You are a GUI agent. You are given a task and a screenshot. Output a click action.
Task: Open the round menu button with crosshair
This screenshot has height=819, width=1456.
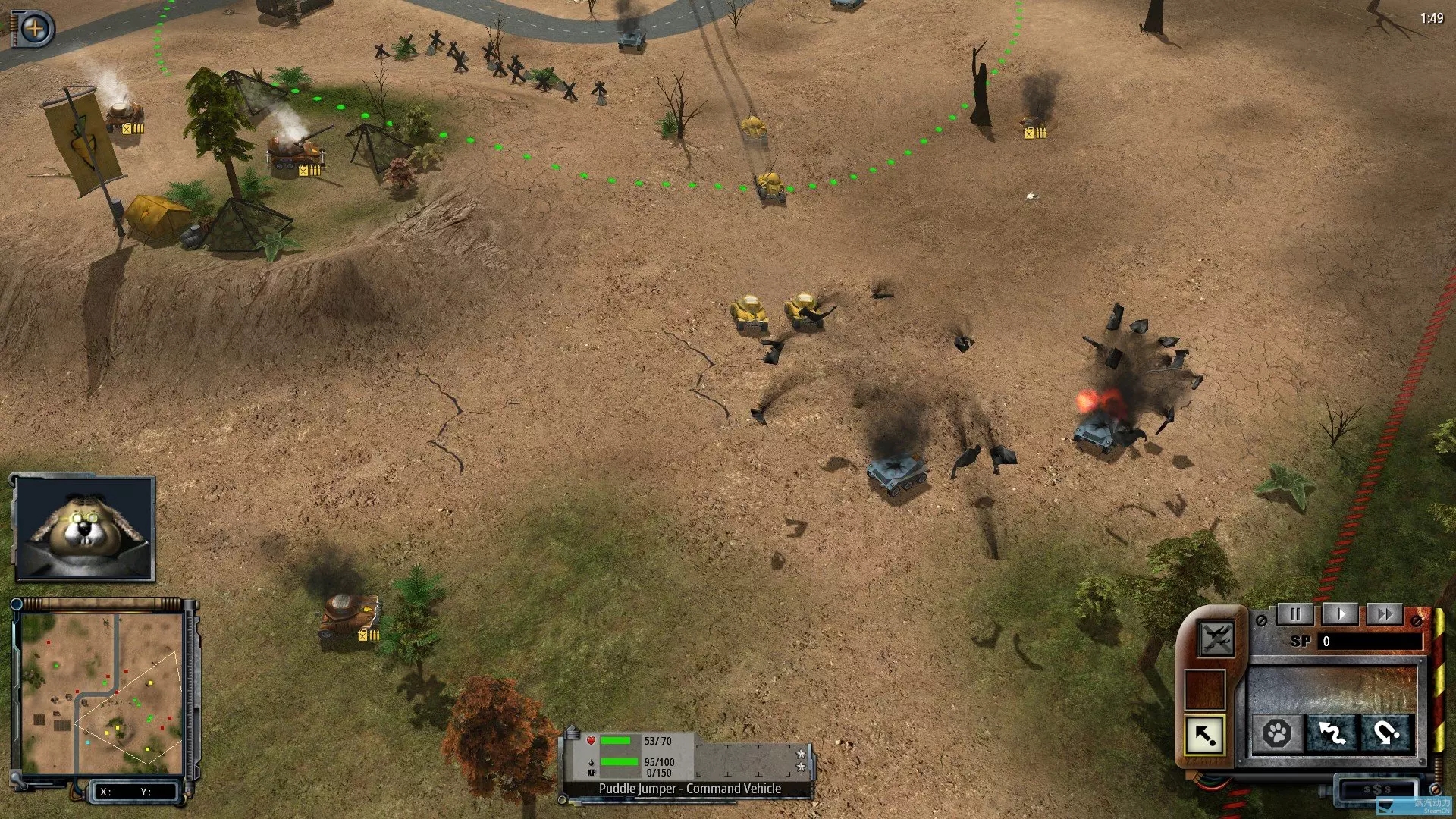[x=35, y=30]
